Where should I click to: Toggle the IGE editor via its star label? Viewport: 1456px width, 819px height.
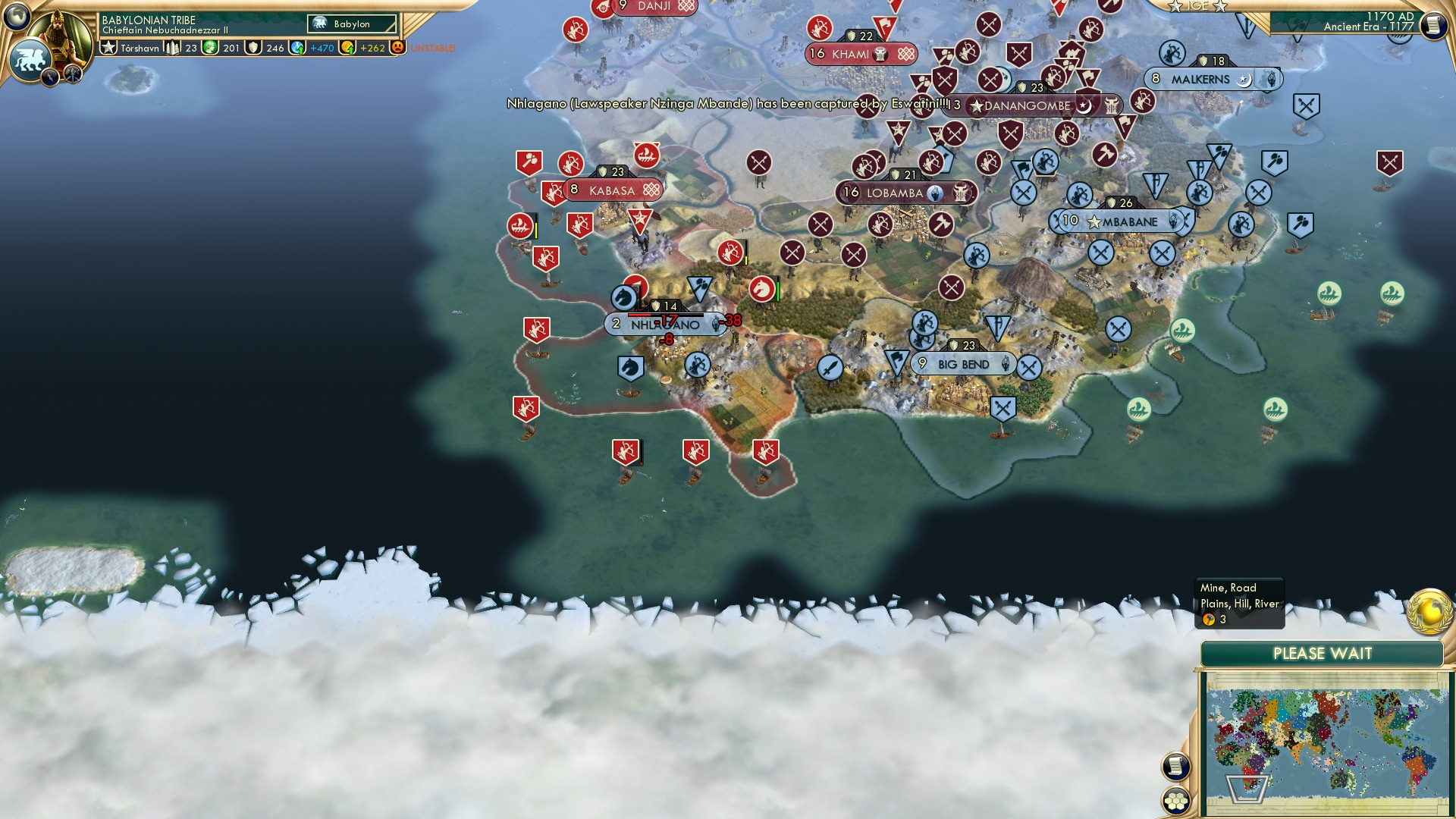[x=1197, y=7]
